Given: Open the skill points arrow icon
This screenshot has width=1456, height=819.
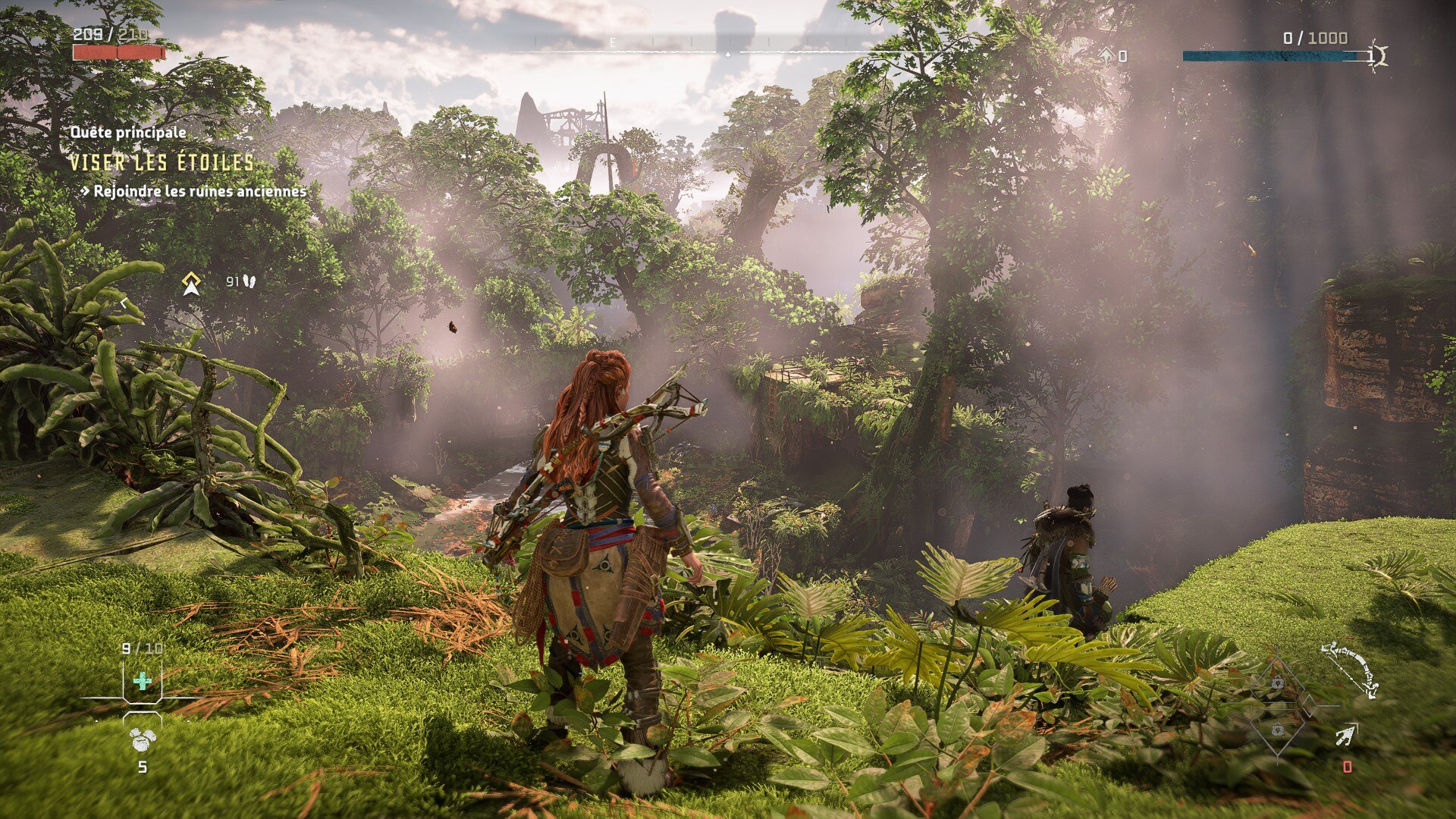Looking at the screenshot, I should point(1106,55).
